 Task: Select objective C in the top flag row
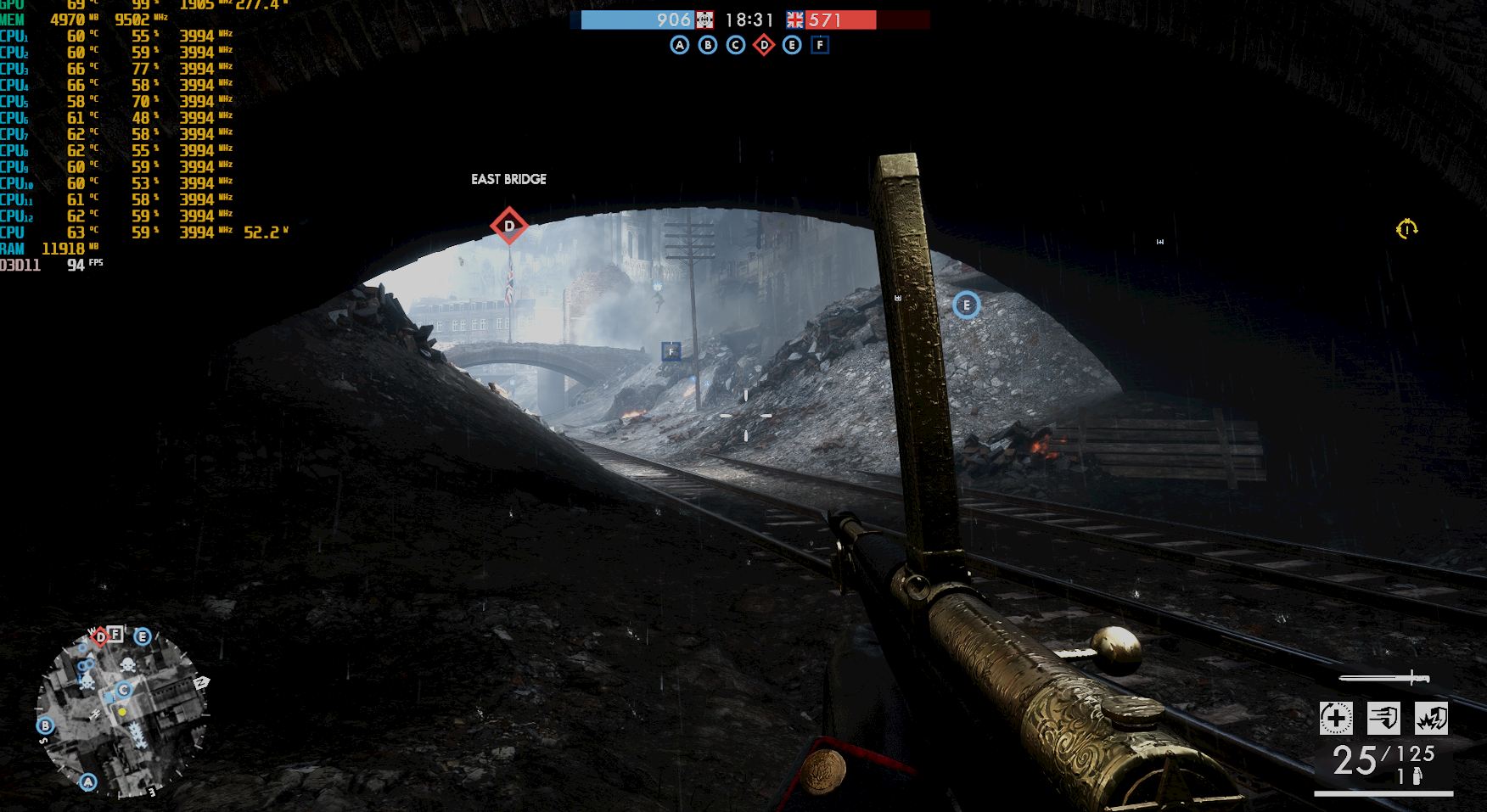736,45
